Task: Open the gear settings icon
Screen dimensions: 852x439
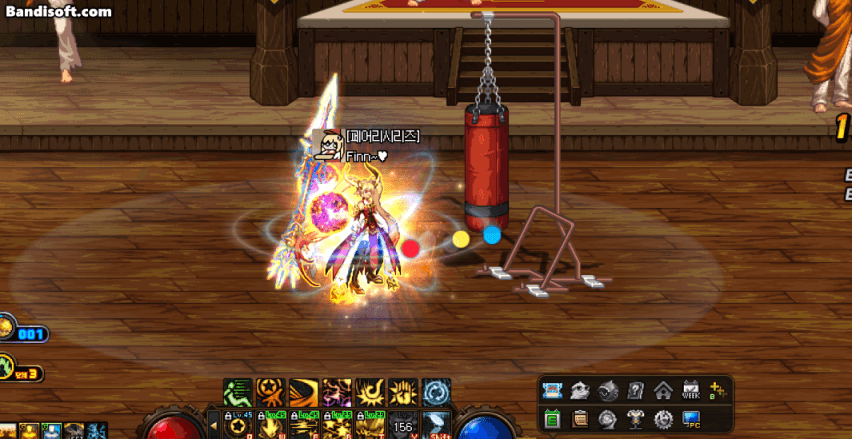Action: coord(663,418)
